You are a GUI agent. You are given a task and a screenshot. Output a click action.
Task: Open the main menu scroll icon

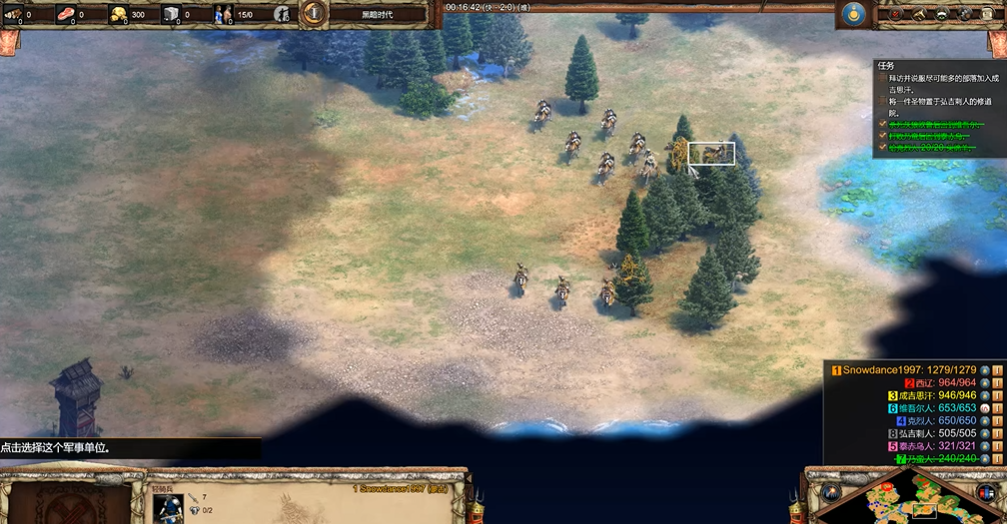(989, 14)
